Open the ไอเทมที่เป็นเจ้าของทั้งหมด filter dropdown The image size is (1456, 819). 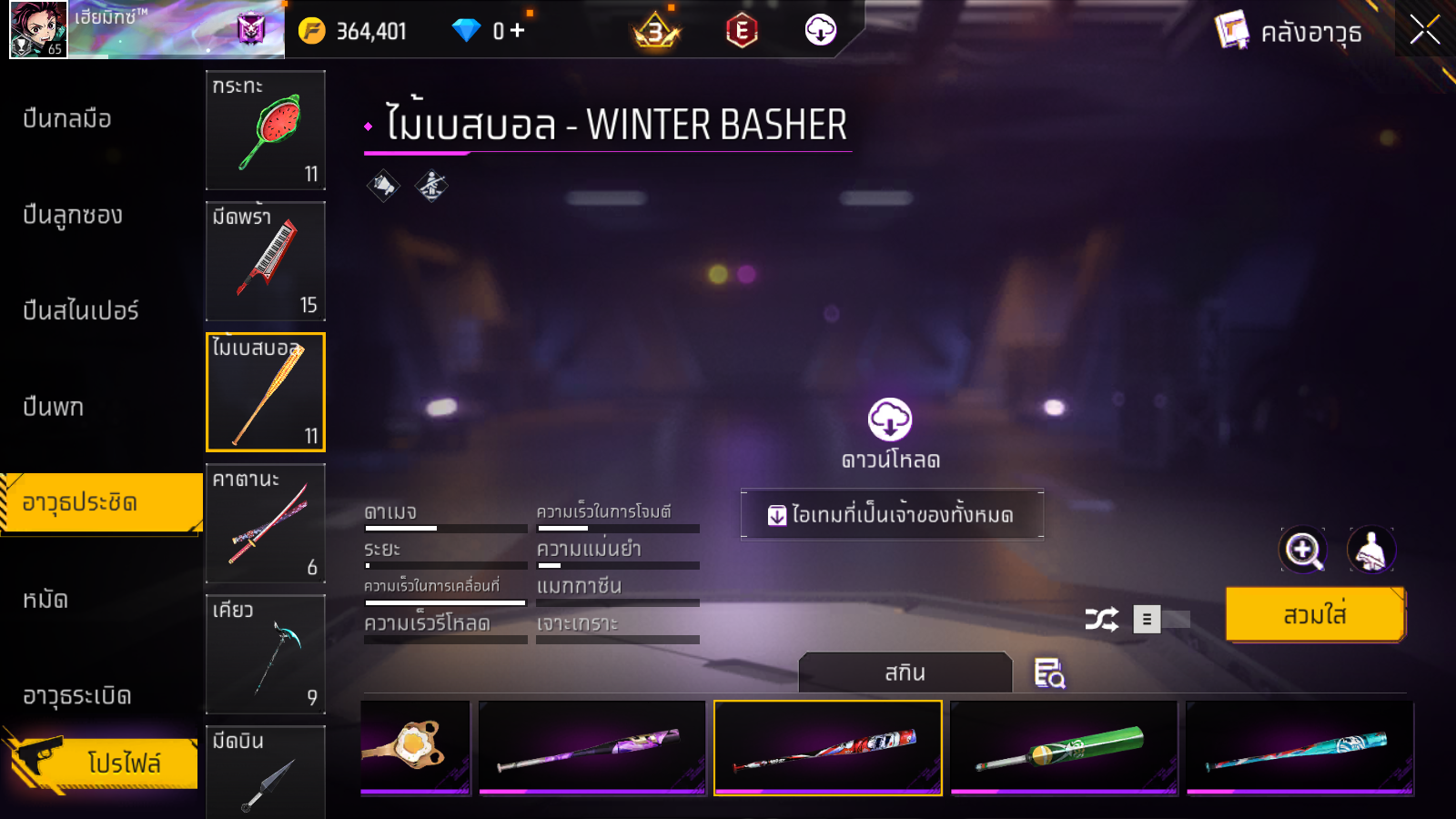(892, 515)
